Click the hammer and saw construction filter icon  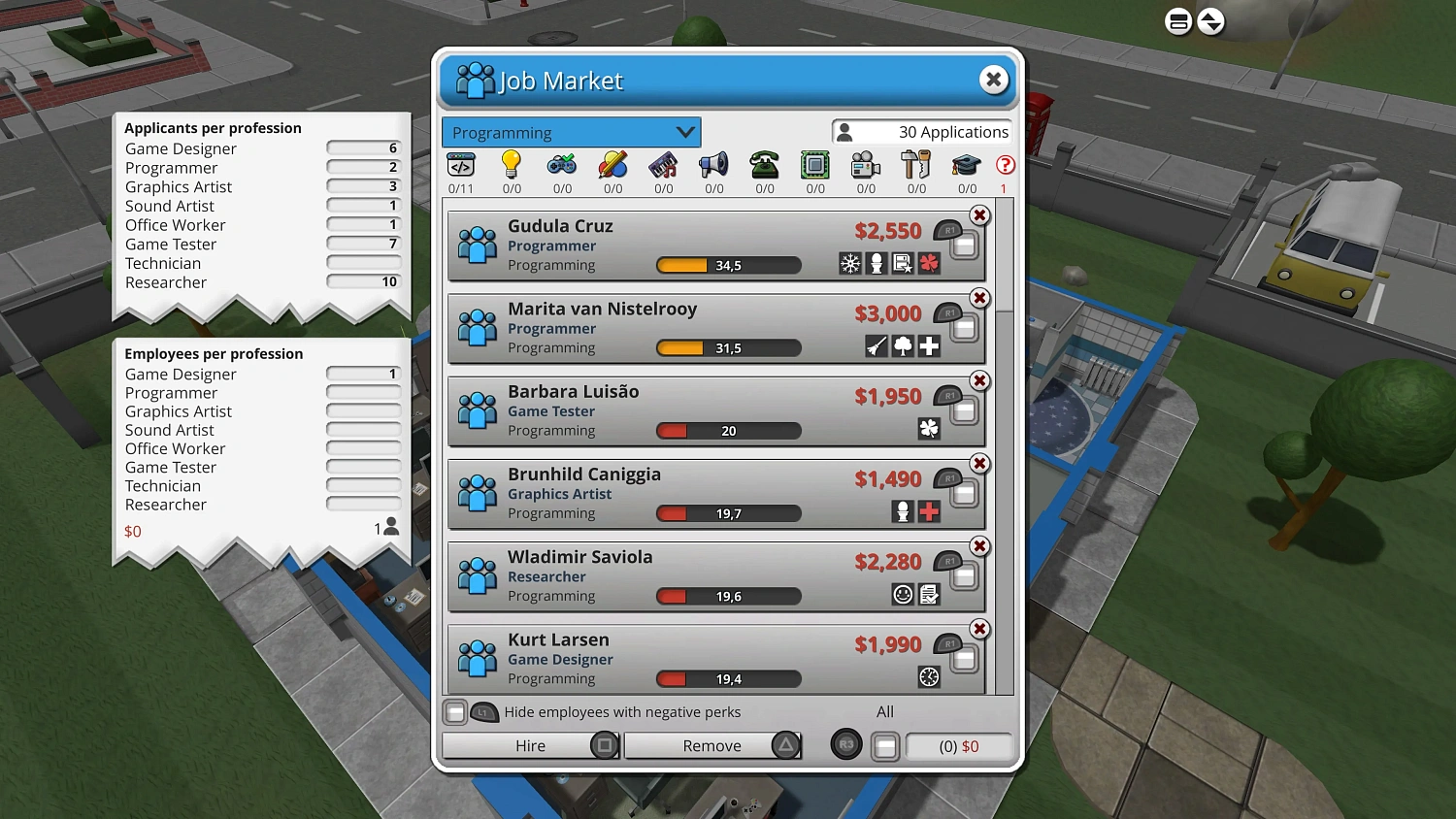tap(915, 165)
